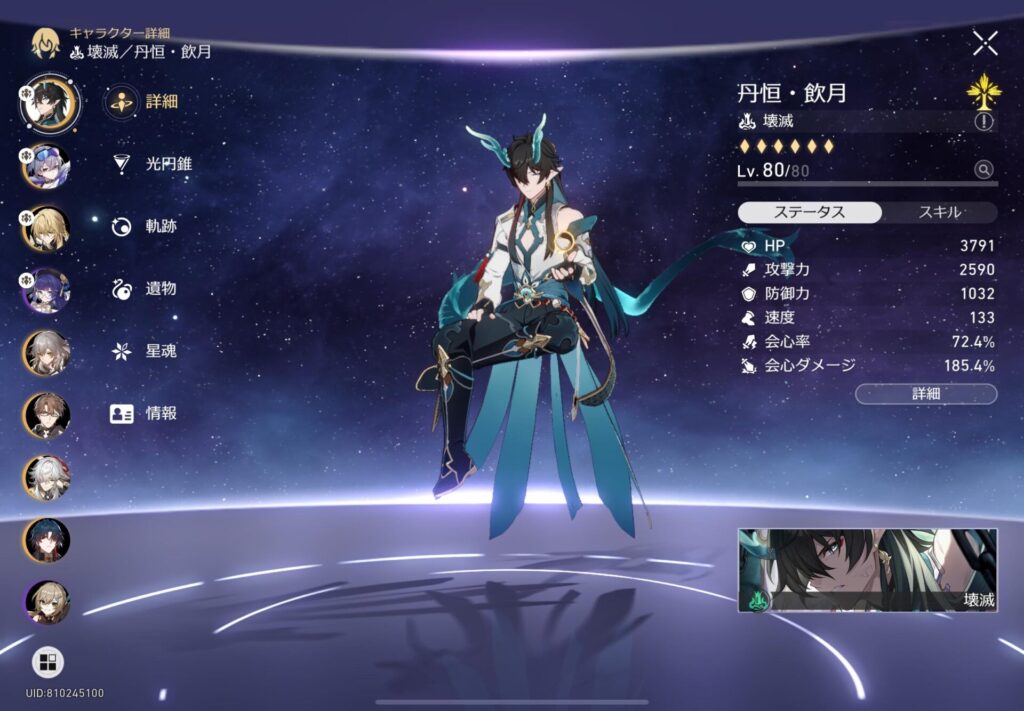
Task: Open the 詳細 details menu entry
Action: [x=146, y=101]
